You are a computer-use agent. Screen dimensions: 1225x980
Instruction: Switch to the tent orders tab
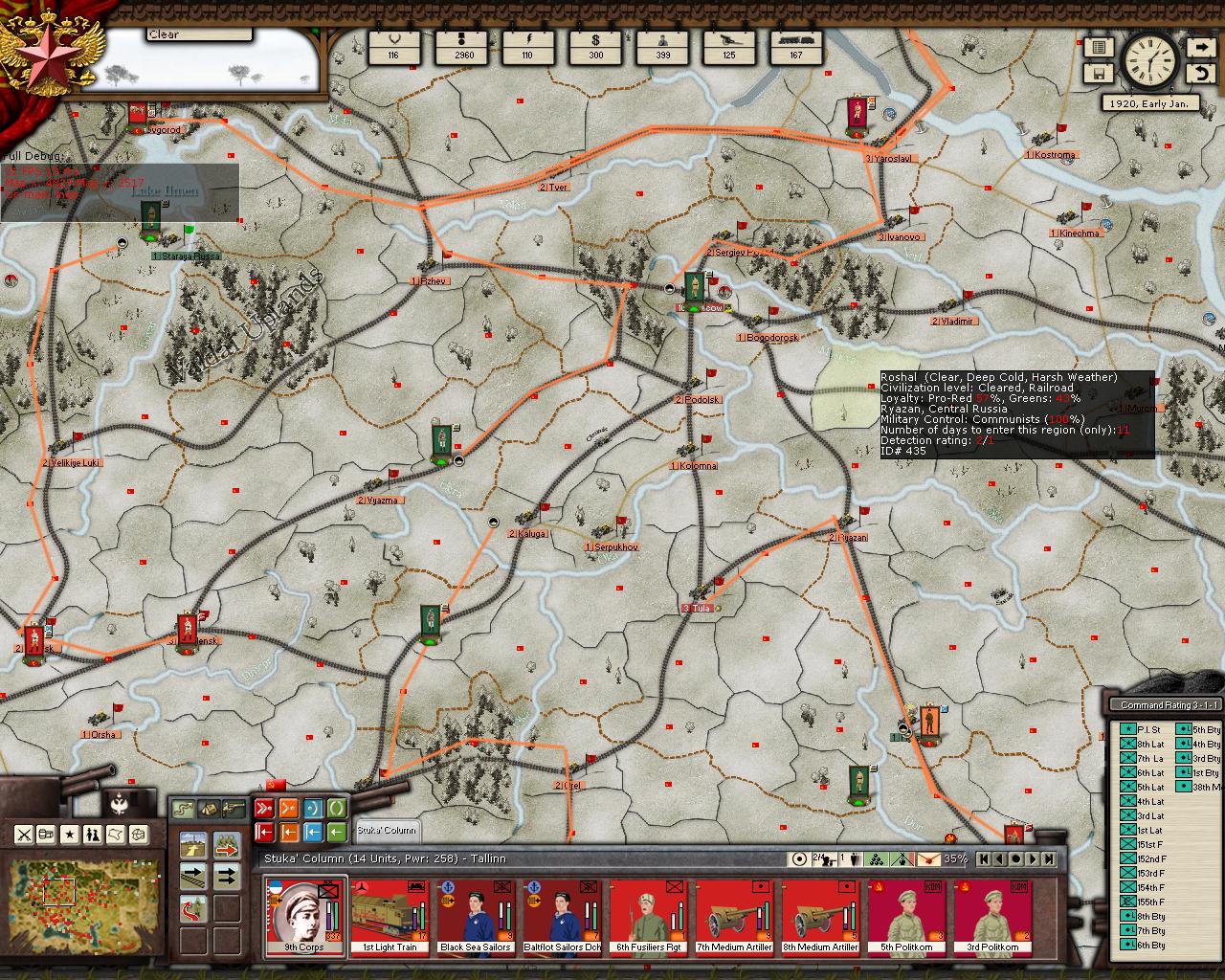(208, 809)
